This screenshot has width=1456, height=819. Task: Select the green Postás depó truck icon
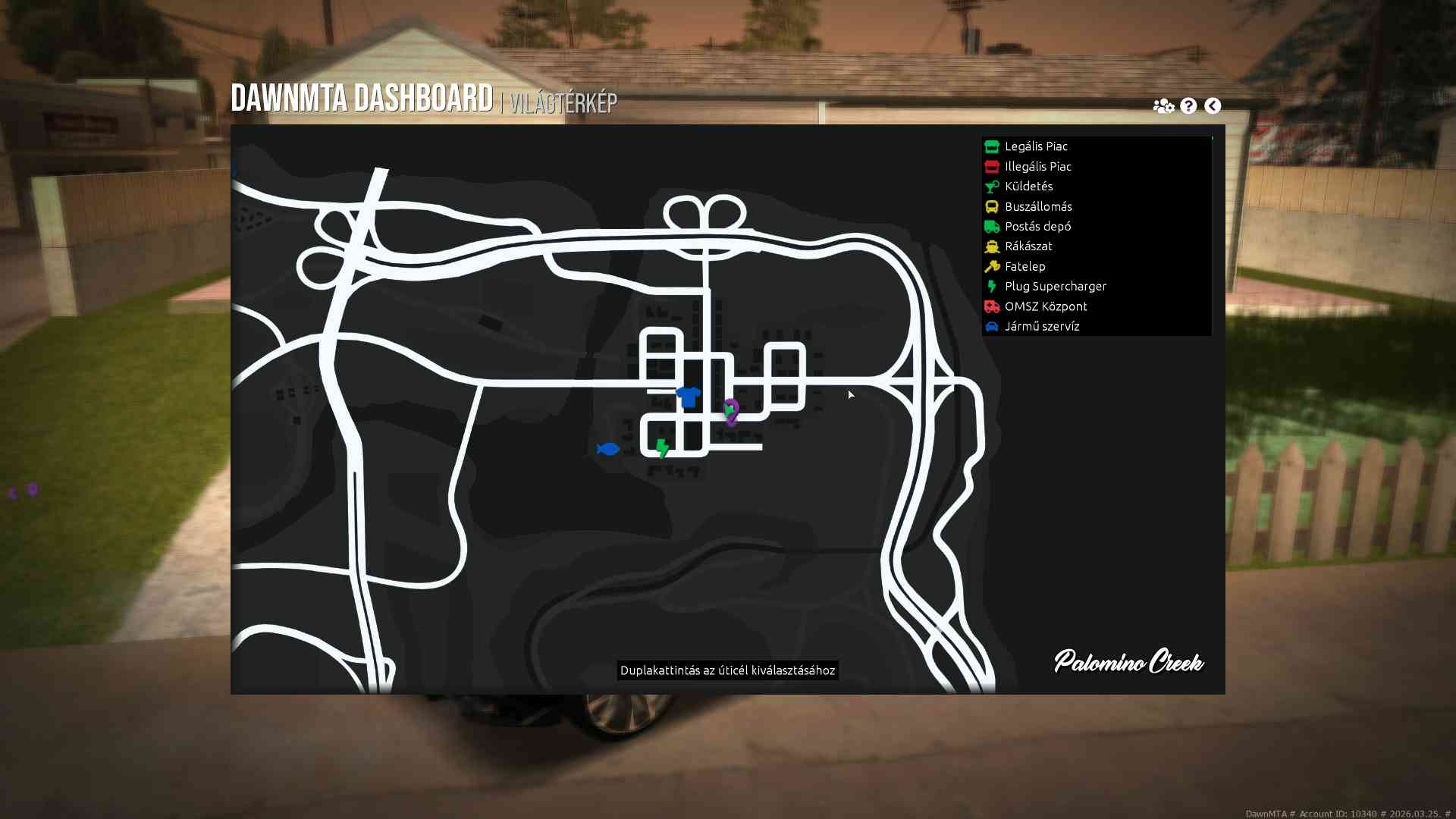click(x=992, y=226)
